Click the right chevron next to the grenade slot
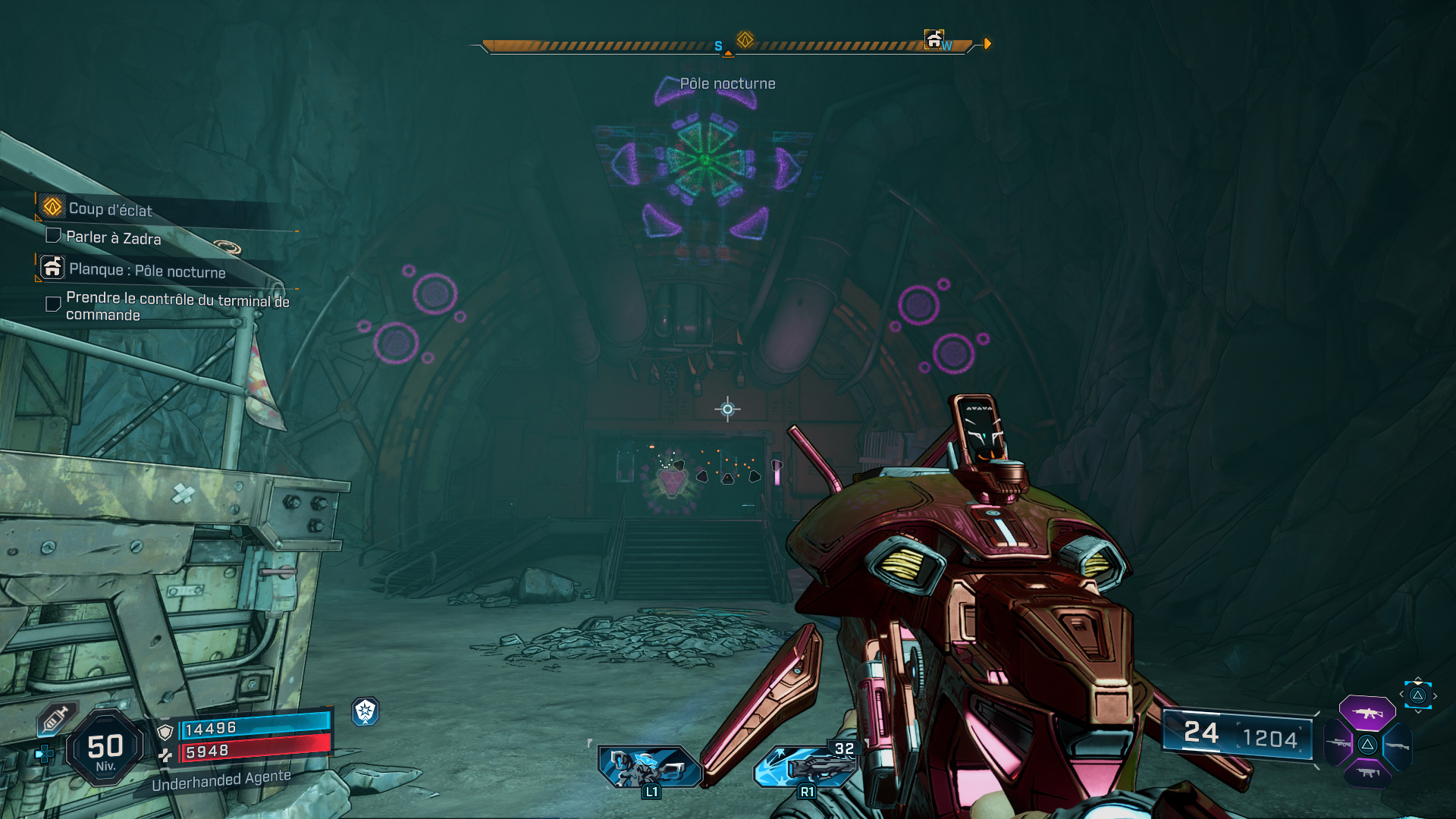 point(1435,696)
